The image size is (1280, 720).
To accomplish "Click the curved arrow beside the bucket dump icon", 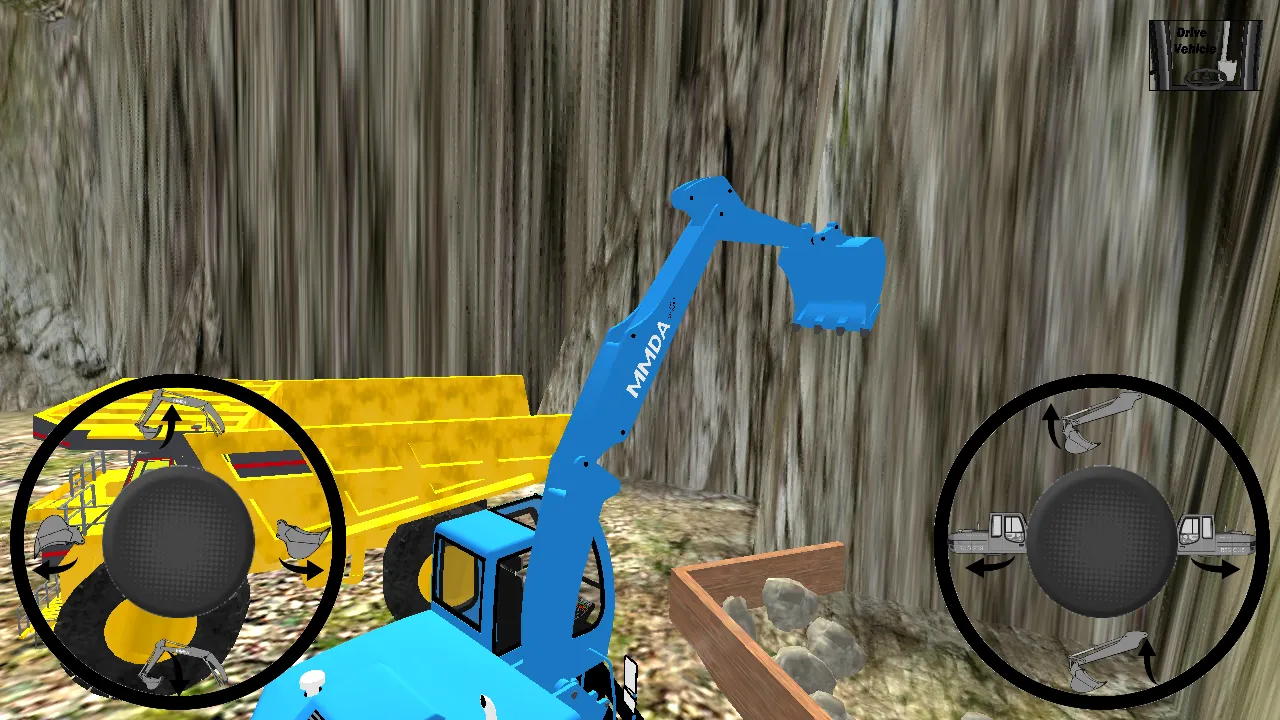I will click(x=305, y=568).
